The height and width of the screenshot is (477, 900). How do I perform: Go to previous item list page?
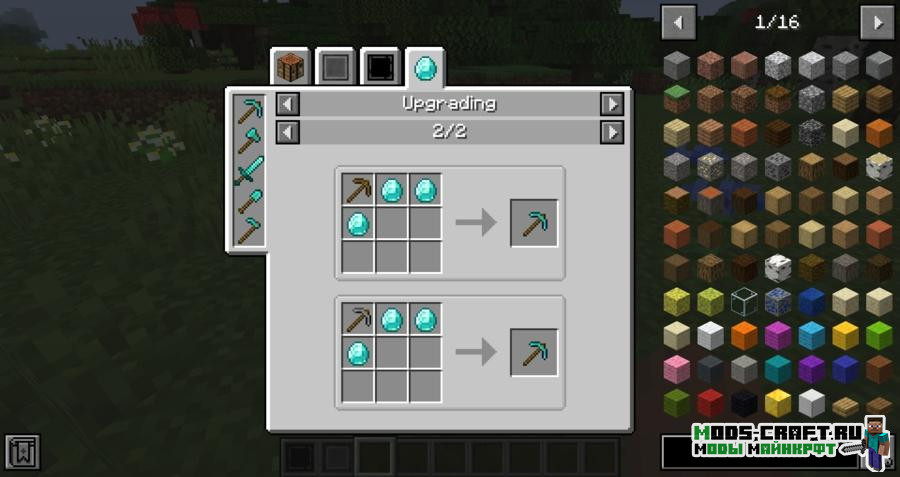pos(678,21)
